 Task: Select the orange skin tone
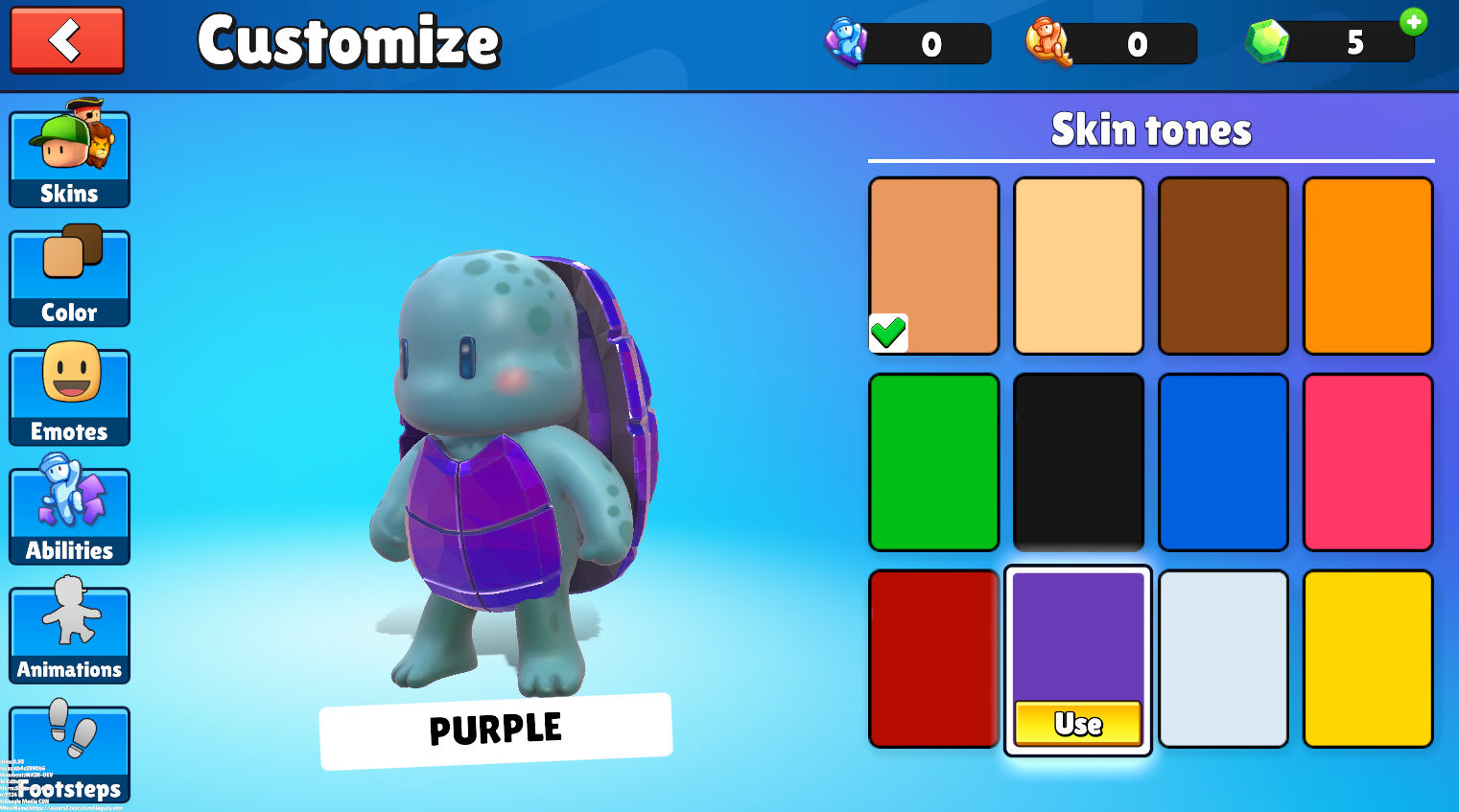1368,266
